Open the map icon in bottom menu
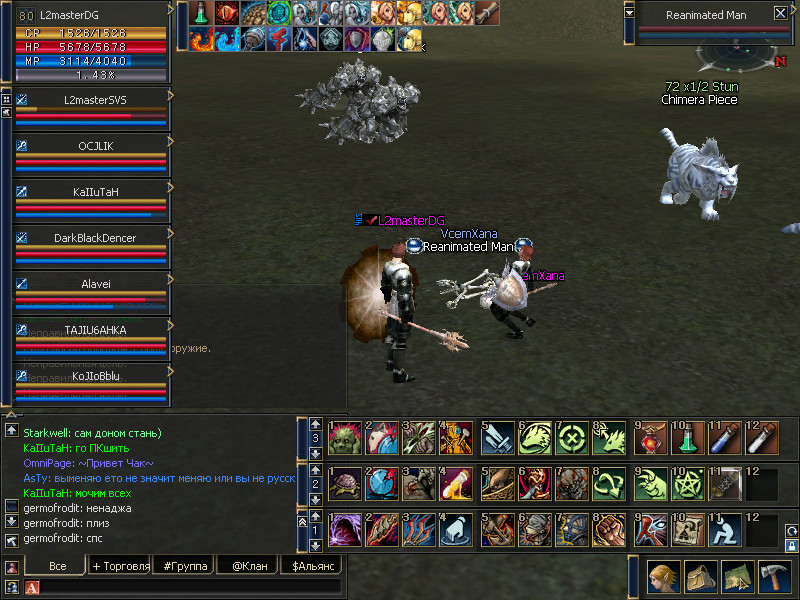This screenshot has width=800, height=600. coord(737,577)
